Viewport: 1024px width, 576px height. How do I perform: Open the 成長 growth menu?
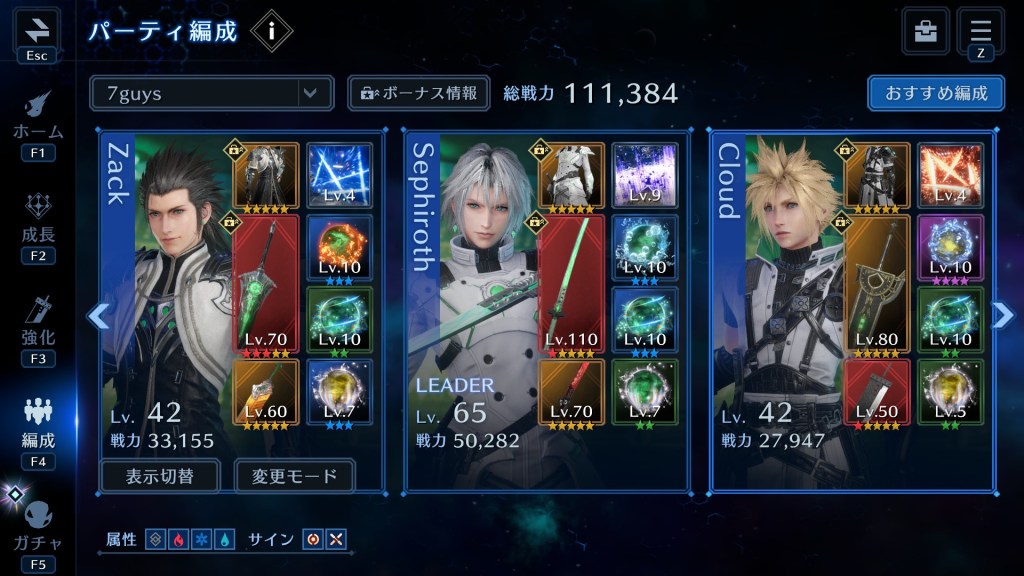[38, 223]
